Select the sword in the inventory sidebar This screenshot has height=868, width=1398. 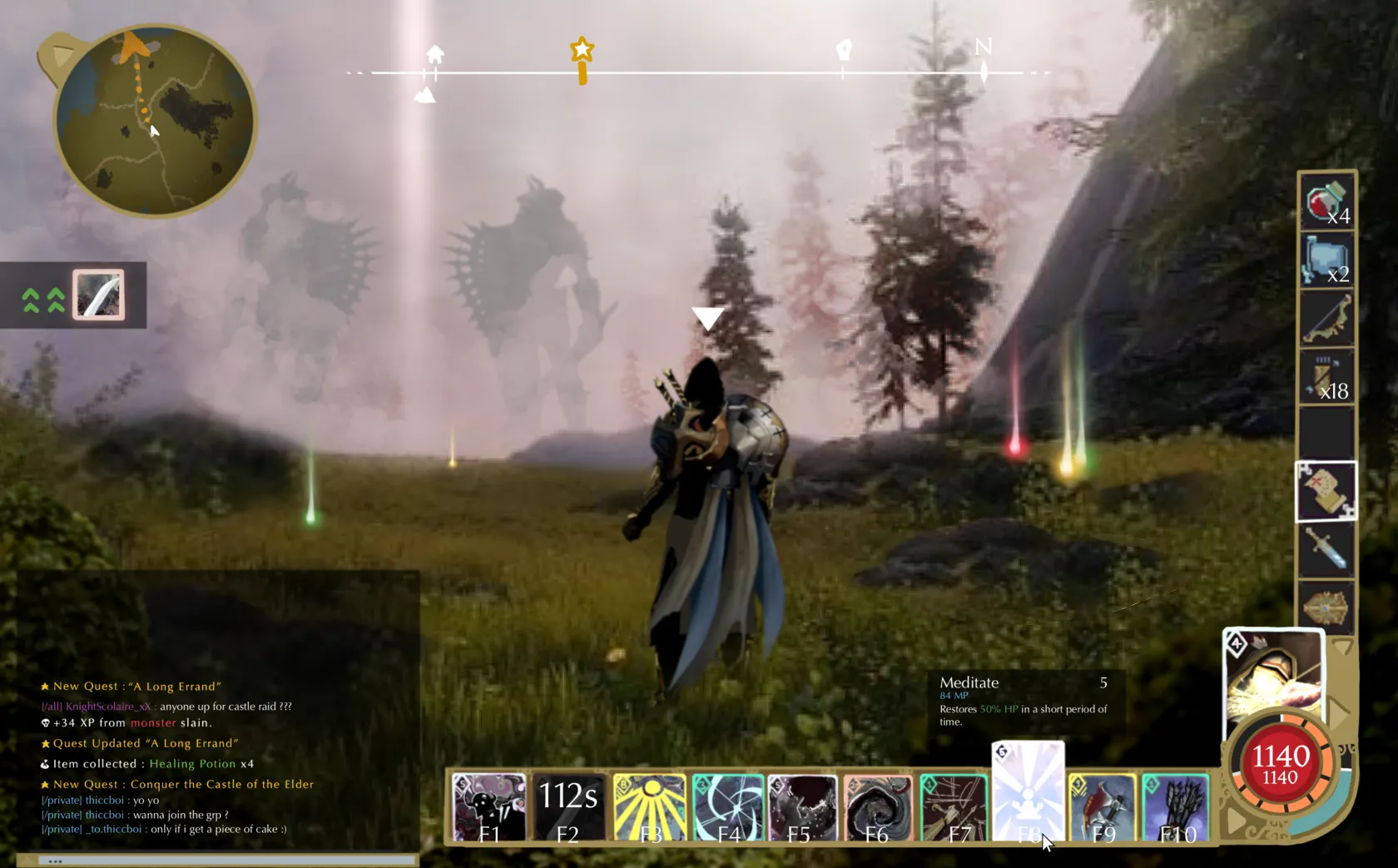tap(1325, 549)
